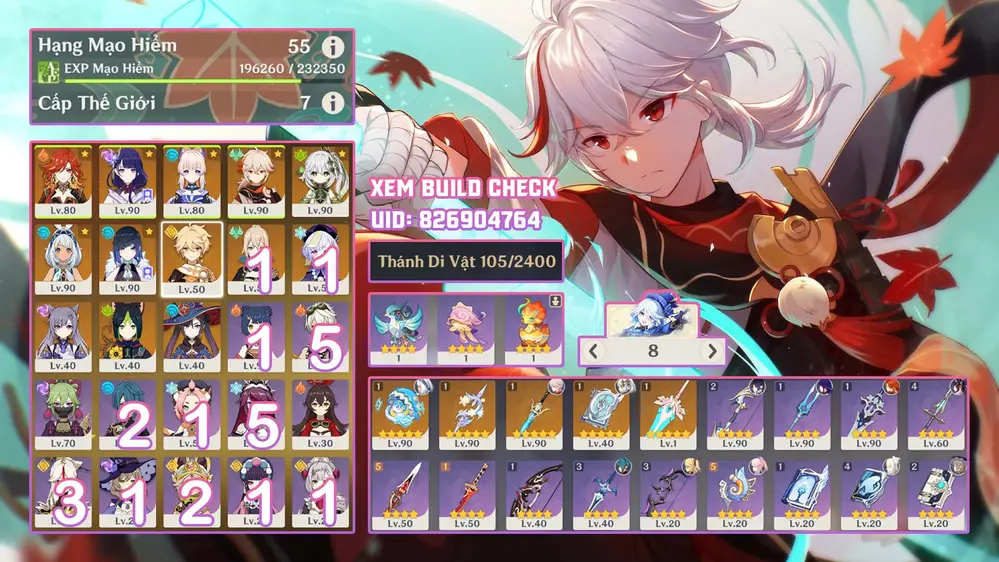Click the info icon beside Hạng Mạo Hiểm
This screenshot has height=562, width=999.
(x=332, y=47)
